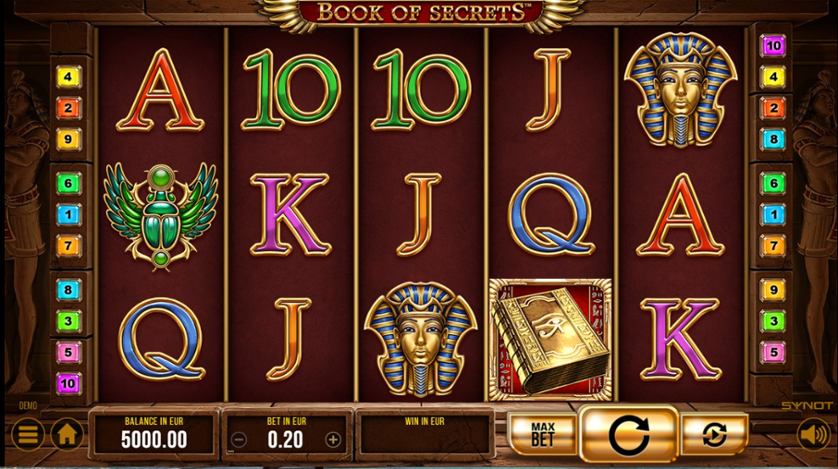The height and width of the screenshot is (469, 838).
Task: Decrease the bet with the minus button
Action: 238,439
